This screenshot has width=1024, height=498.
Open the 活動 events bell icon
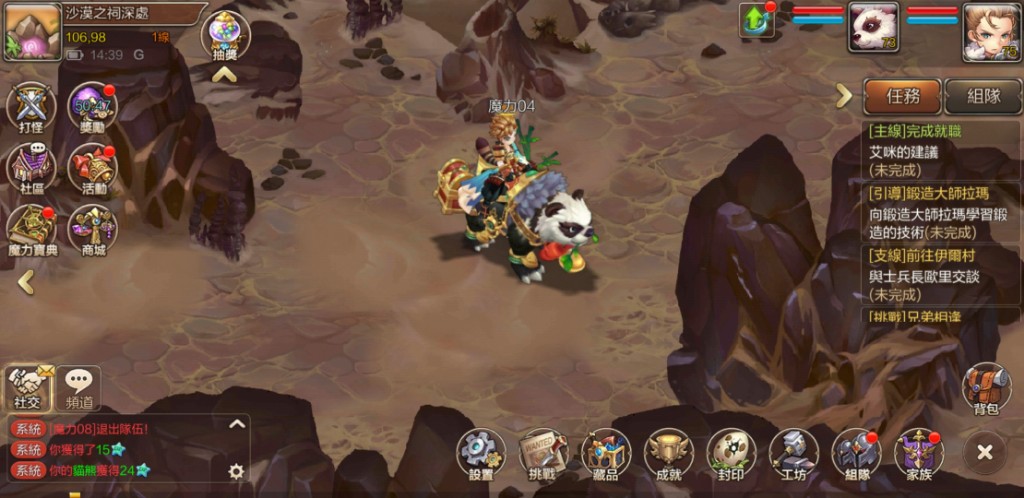coord(93,168)
